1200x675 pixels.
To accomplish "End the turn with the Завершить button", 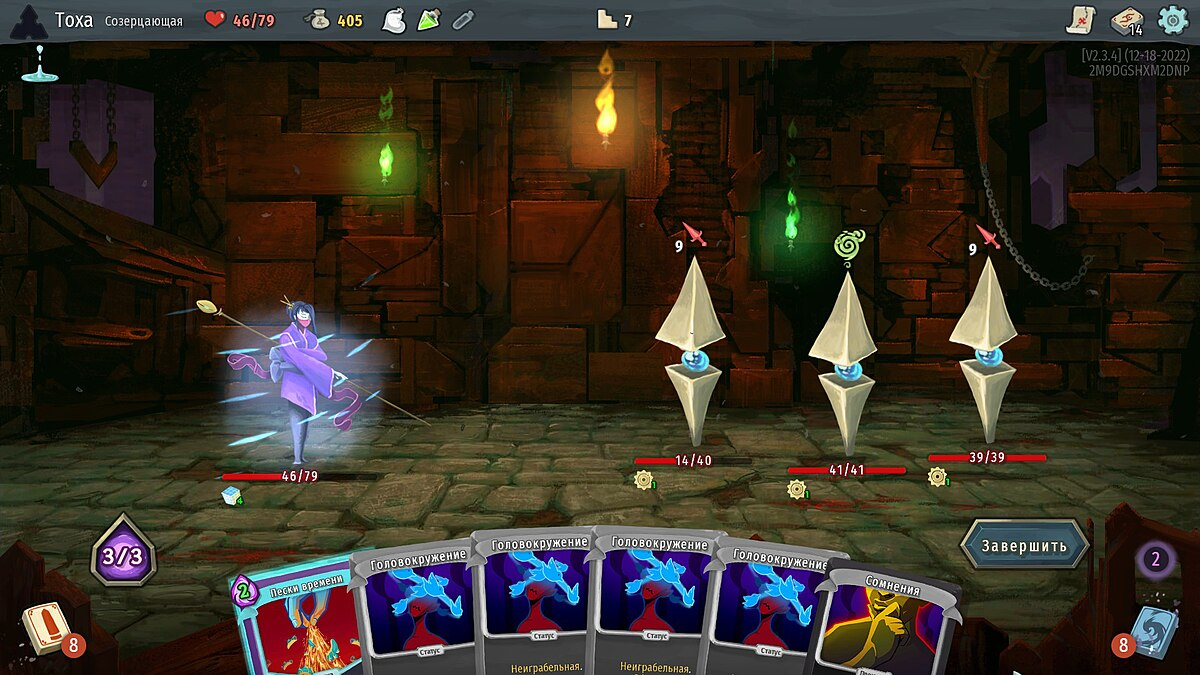I will pos(1023,545).
